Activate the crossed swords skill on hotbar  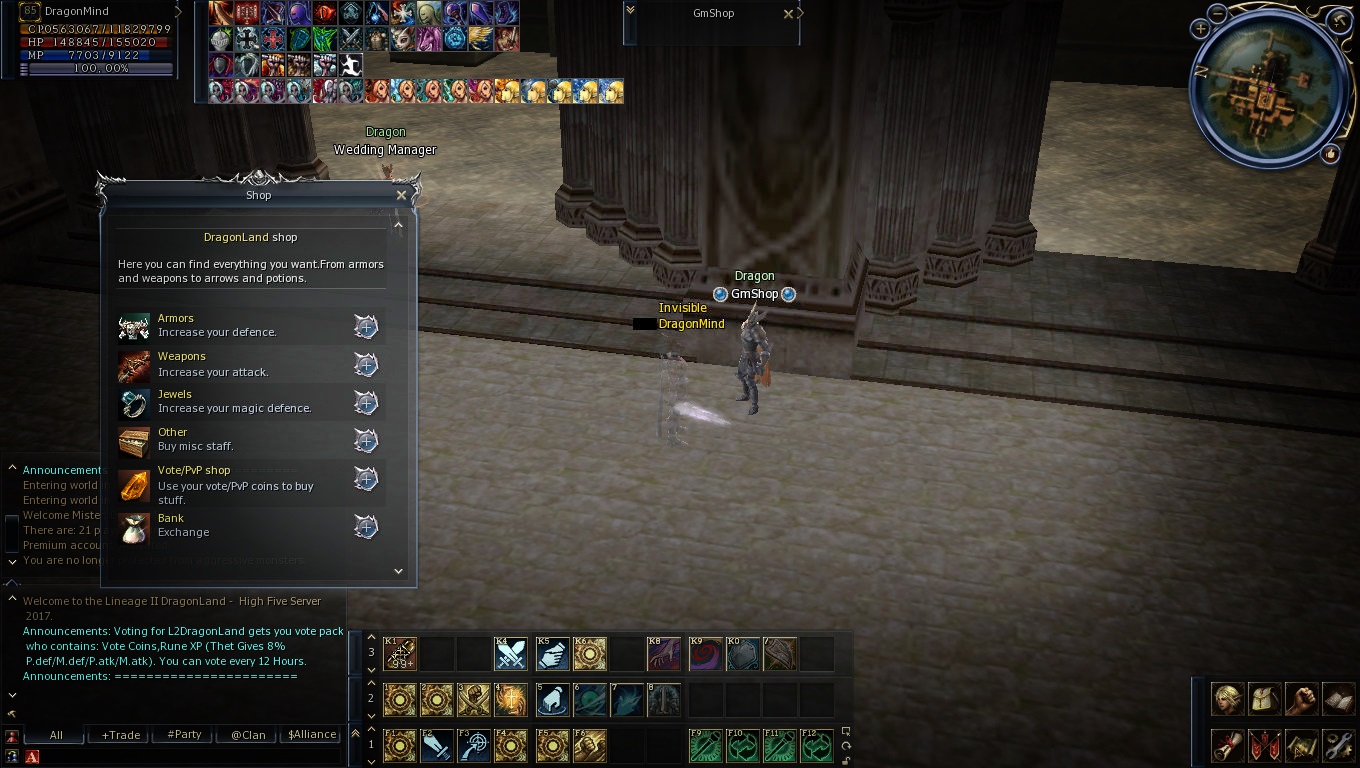pos(512,654)
